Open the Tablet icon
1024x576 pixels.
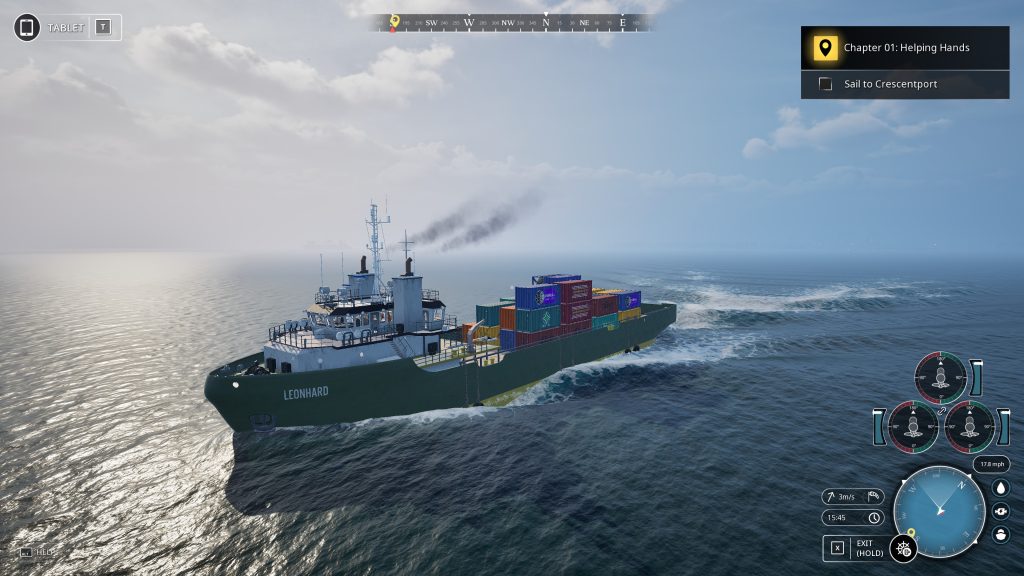click(27, 27)
